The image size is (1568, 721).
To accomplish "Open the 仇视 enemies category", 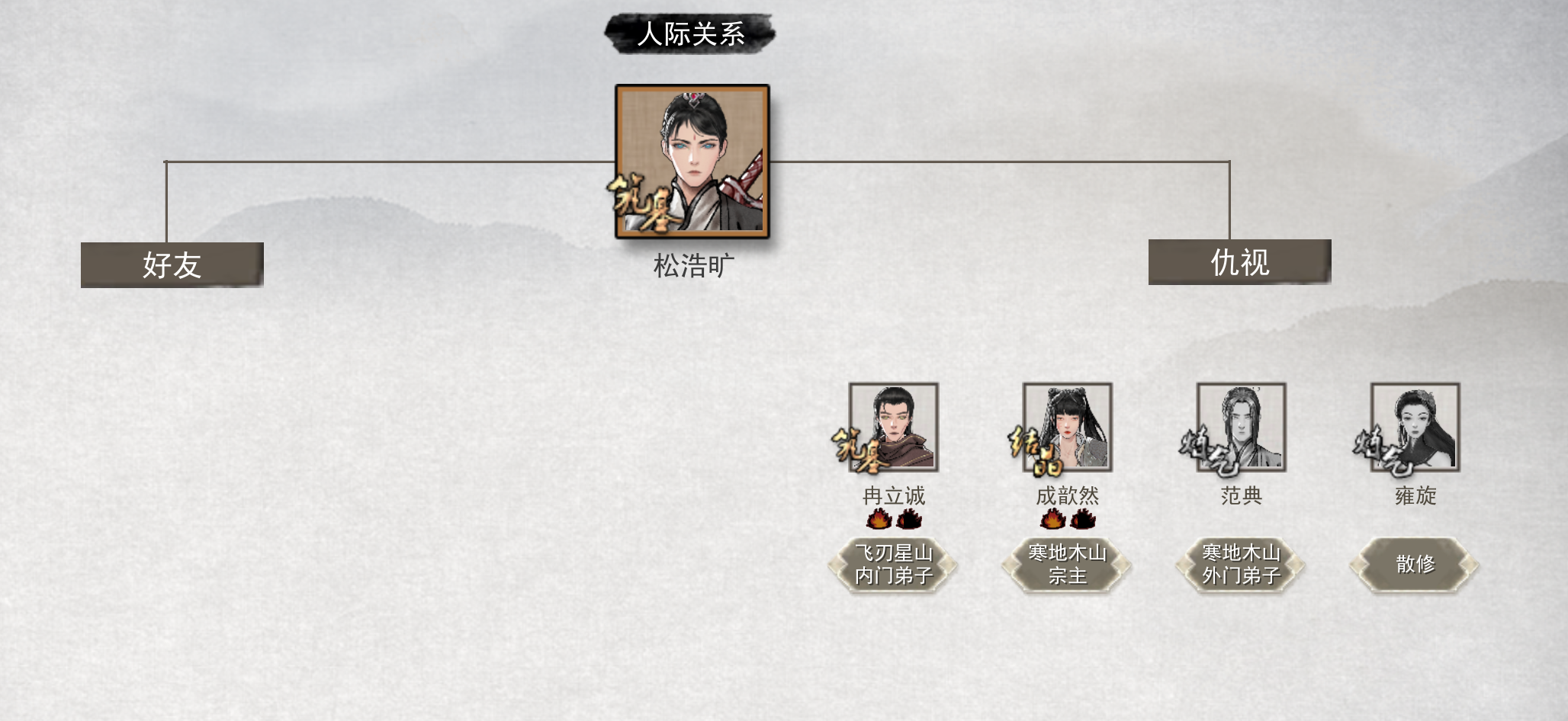I will [1240, 262].
